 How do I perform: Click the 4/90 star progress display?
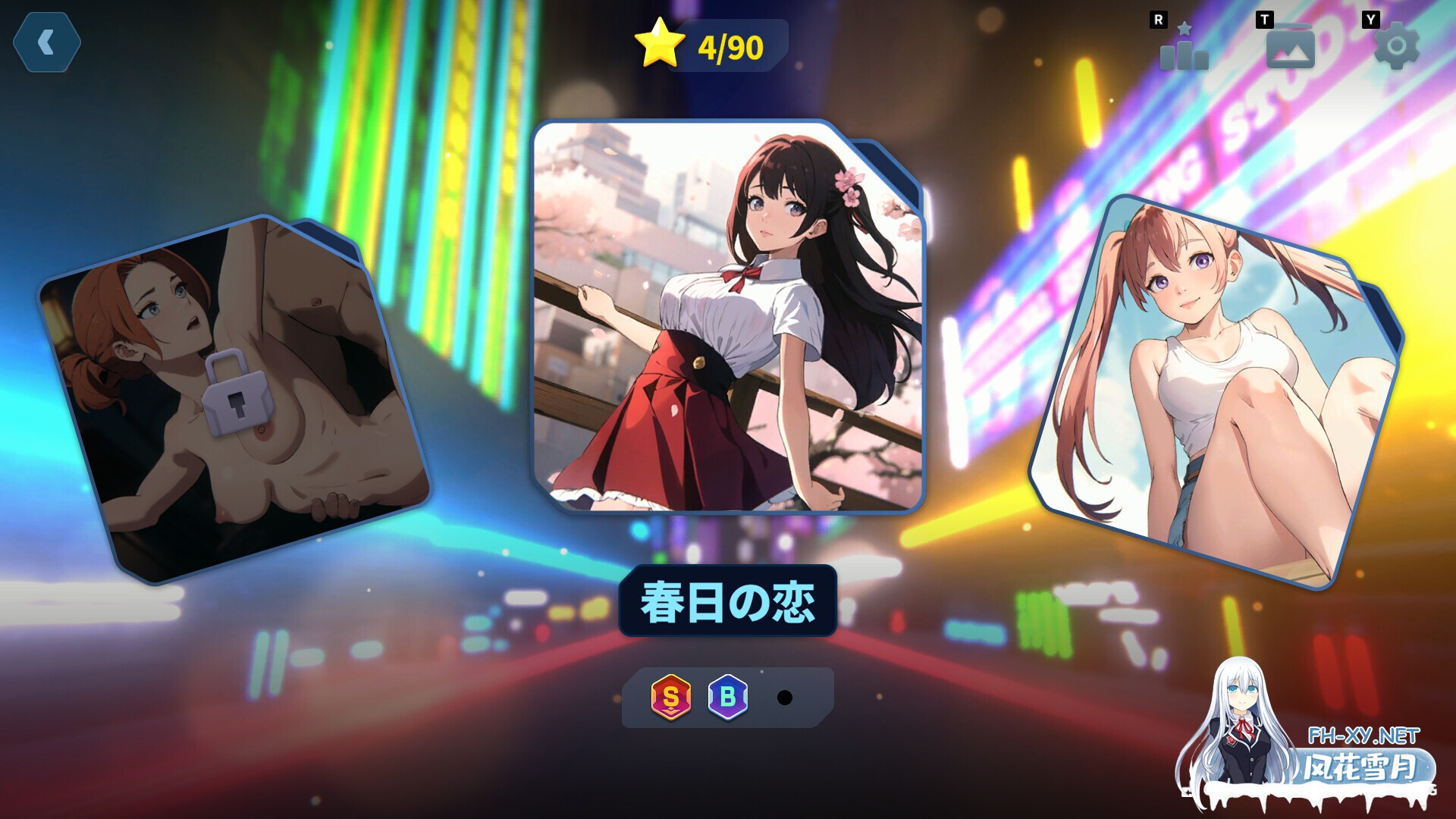point(709,47)
